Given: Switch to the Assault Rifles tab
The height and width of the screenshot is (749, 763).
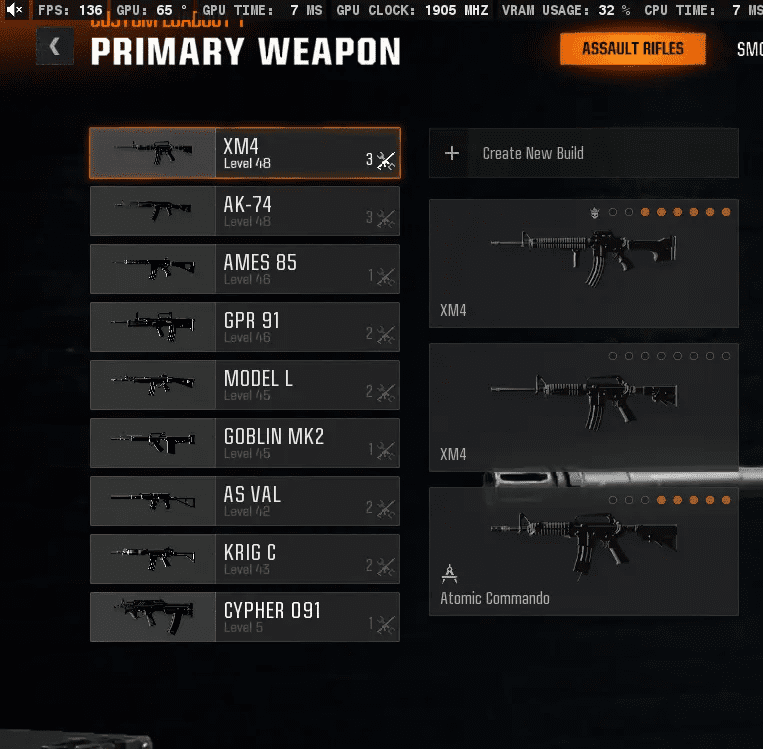Looking at the screenshot, I should [632, 48].
